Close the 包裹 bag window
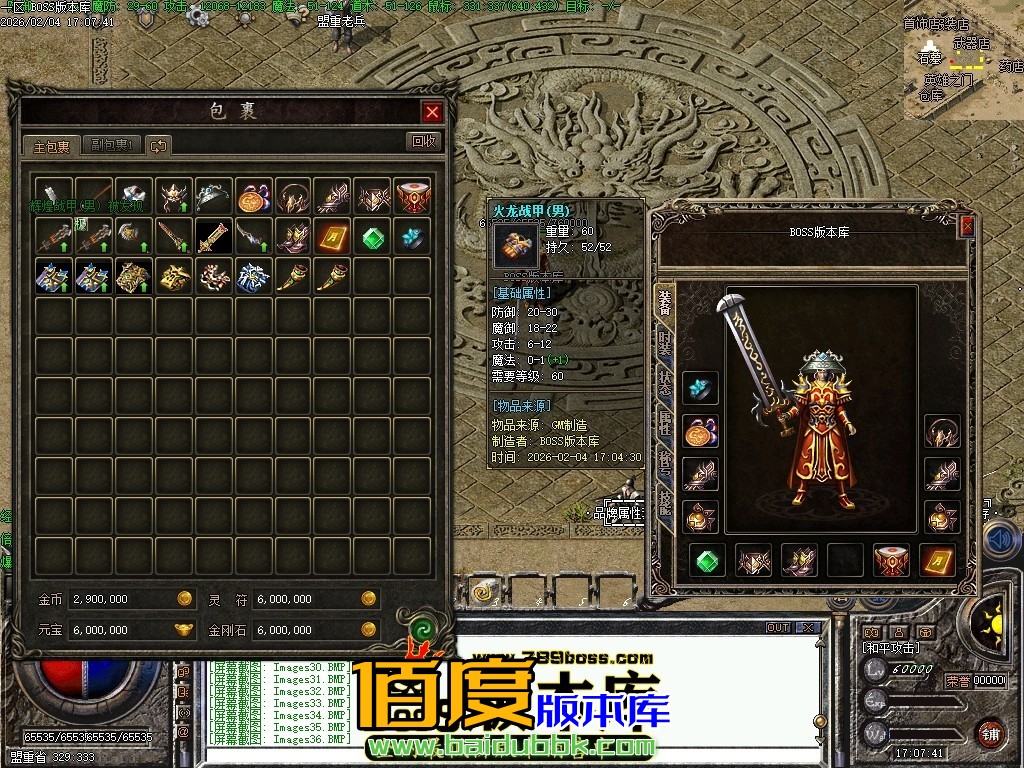Screen dimensions: 1024x768 pyautogui.click(x=432, y=112)
